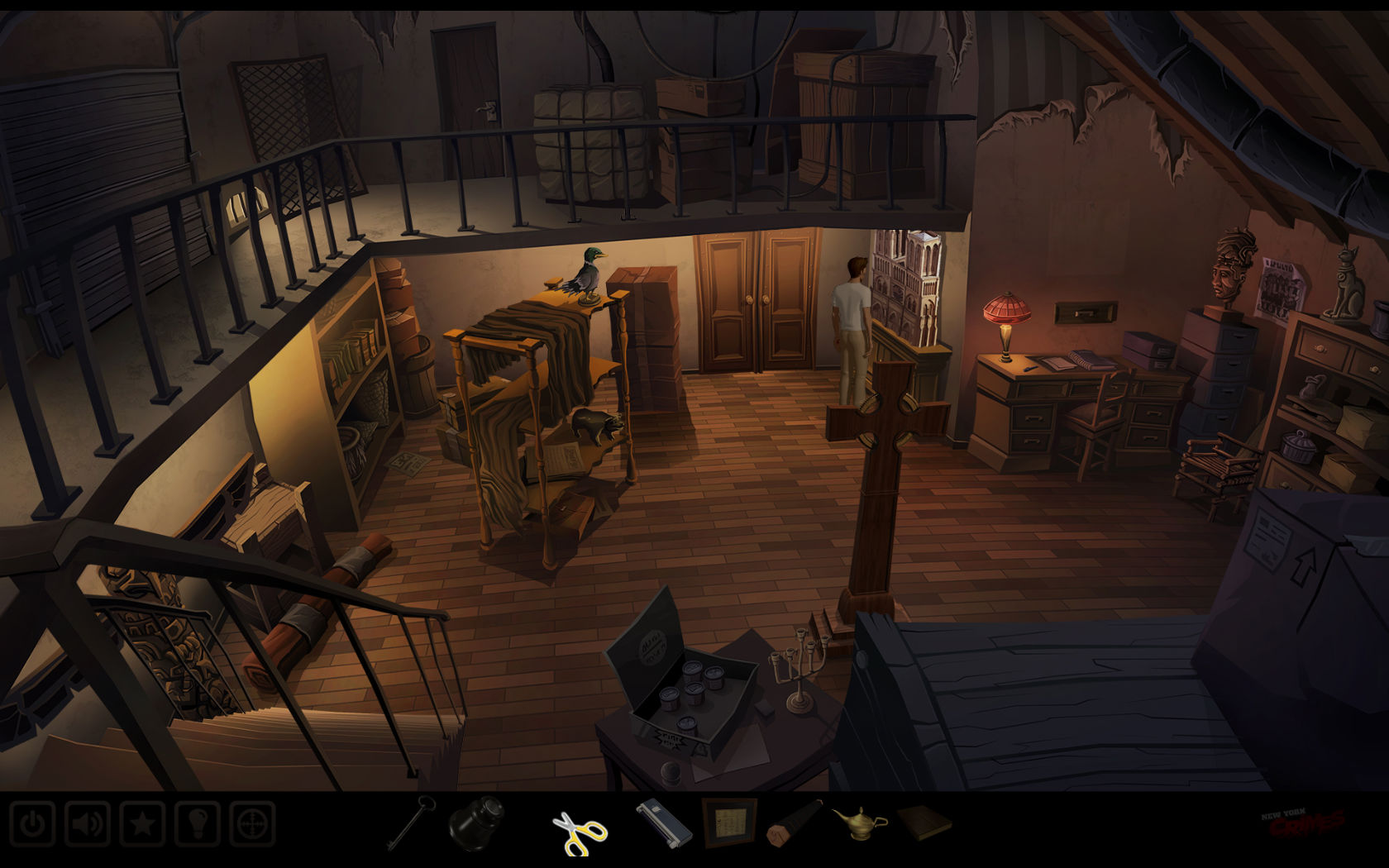The image size is (1389, 868).
Task: Open the star menu button
Action: click(x=142, y=824)
